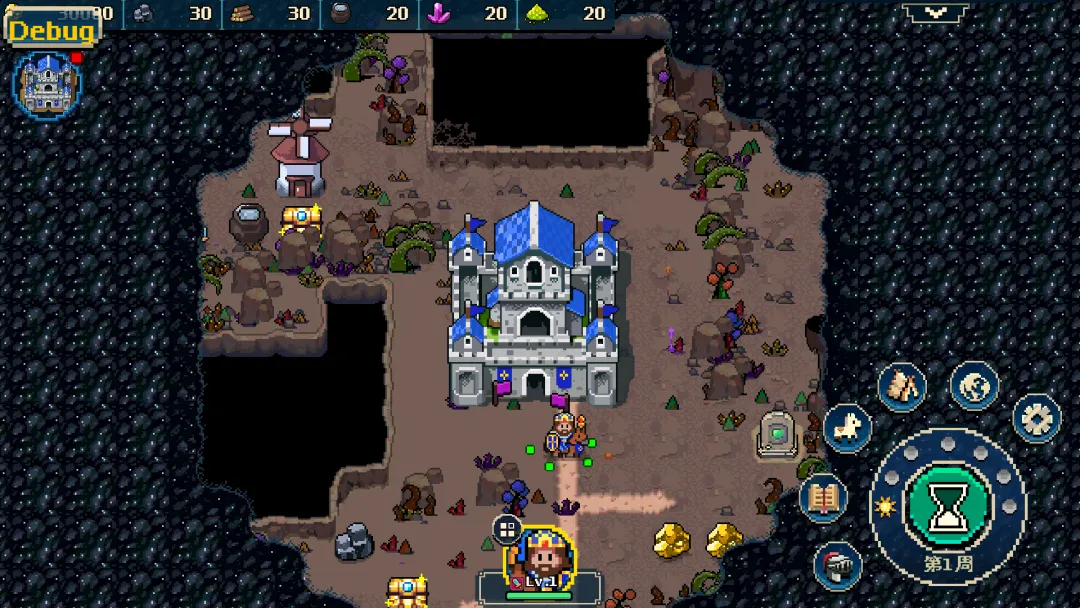Image resolution: width=1080 pixels, height=608 pixels.
Task: Open the spellbook icon
Action: click(x=823, y=497)
